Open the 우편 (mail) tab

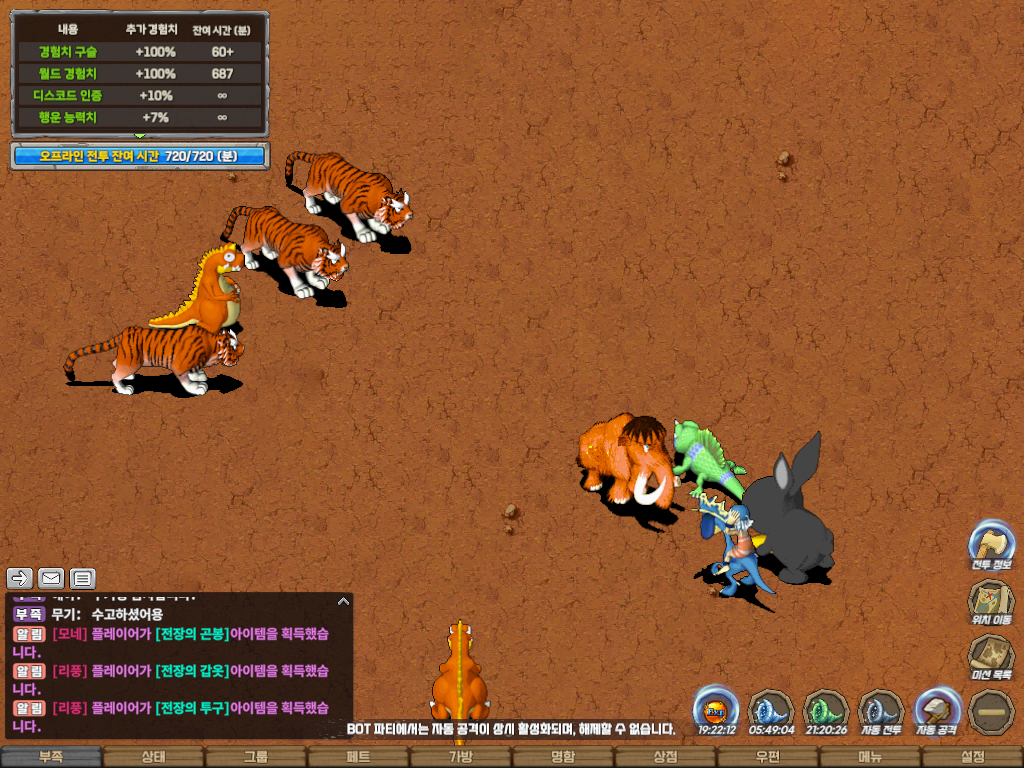pyautogui.click(x=767, y=757)
